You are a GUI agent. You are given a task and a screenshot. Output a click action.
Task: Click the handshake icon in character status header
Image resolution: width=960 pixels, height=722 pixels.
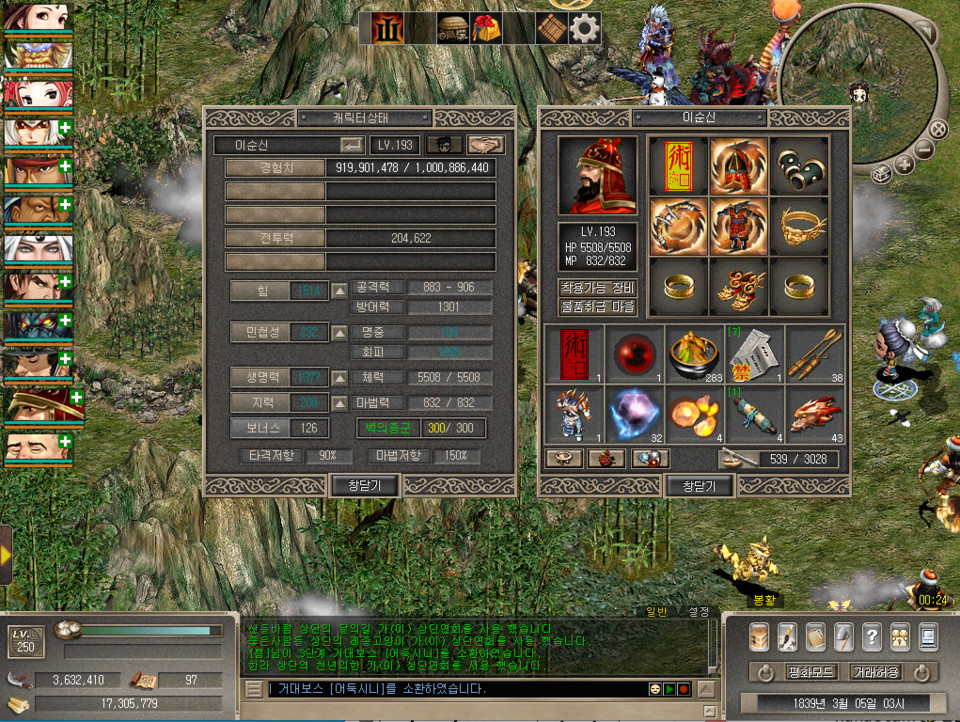(x=486, y=145)
